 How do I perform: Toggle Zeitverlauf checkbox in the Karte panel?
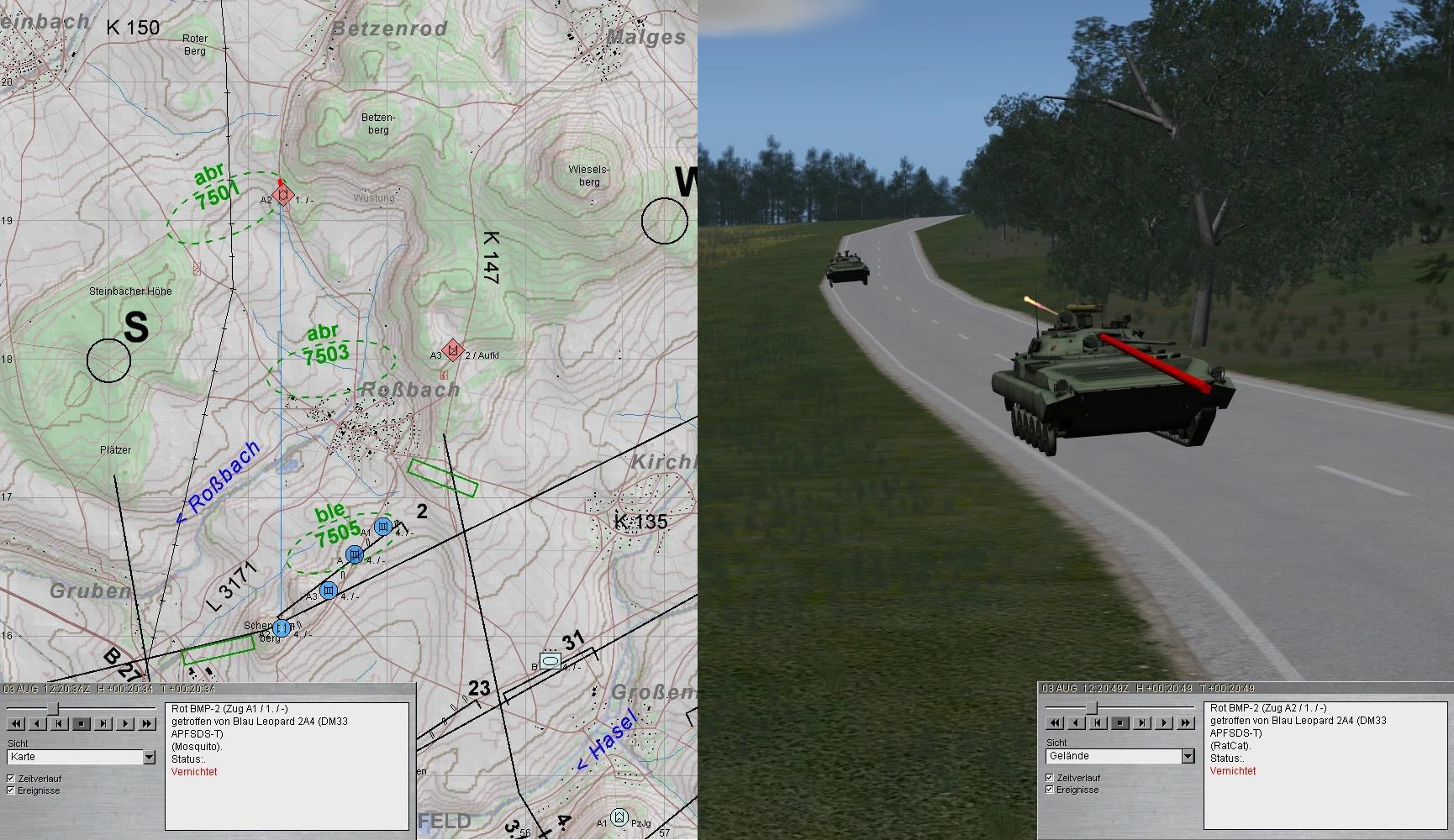pyautogui.click(x=11, y=779)
